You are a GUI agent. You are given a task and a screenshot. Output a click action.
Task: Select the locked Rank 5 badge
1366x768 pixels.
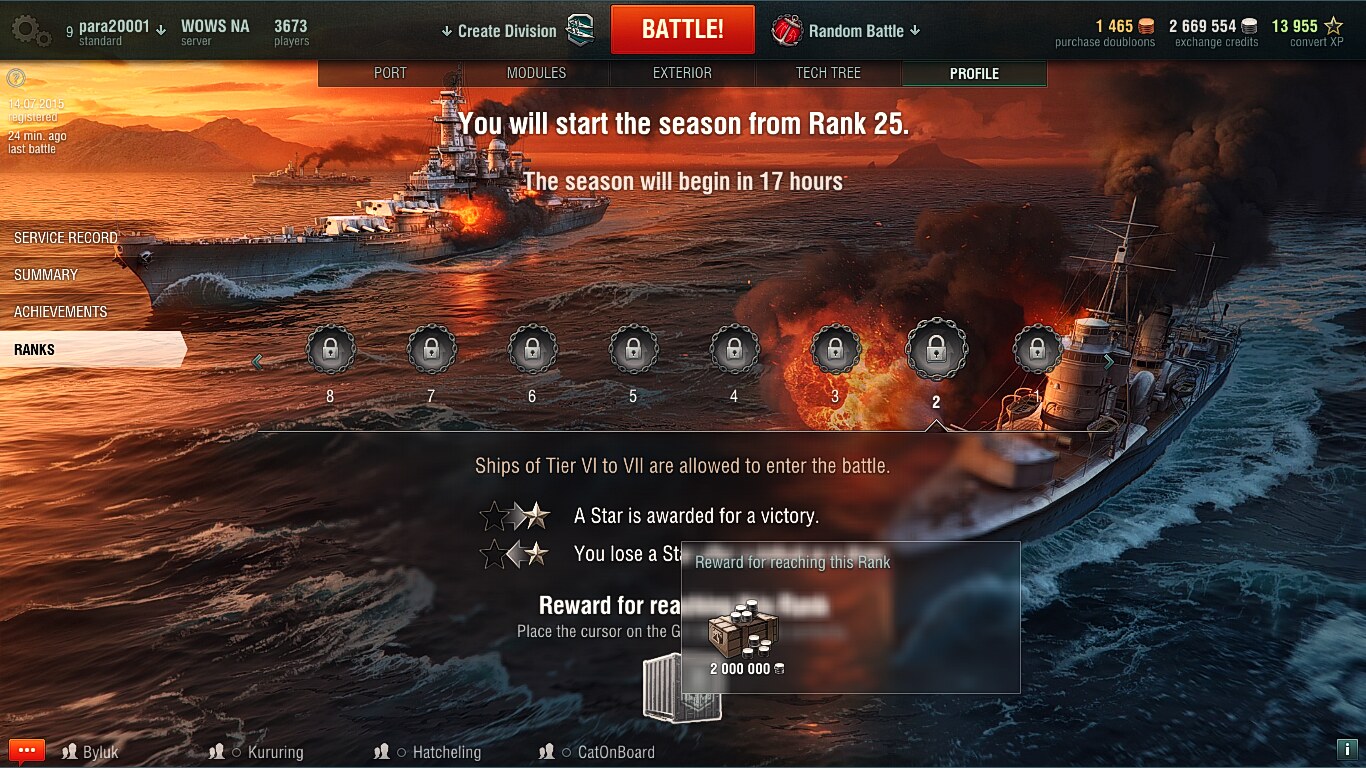tap(633, 350)
